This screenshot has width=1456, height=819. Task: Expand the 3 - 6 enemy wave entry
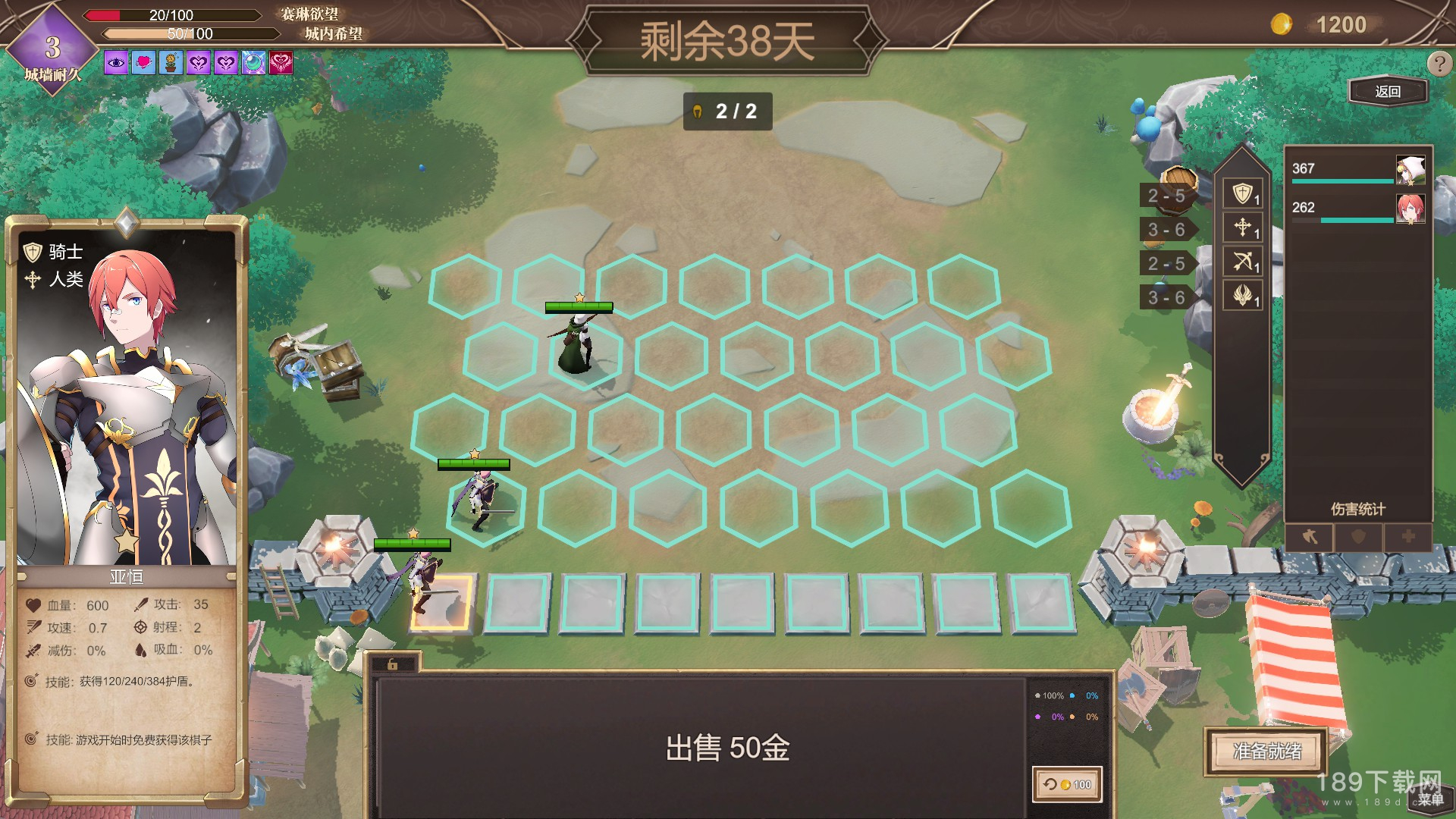[1166, 229]
